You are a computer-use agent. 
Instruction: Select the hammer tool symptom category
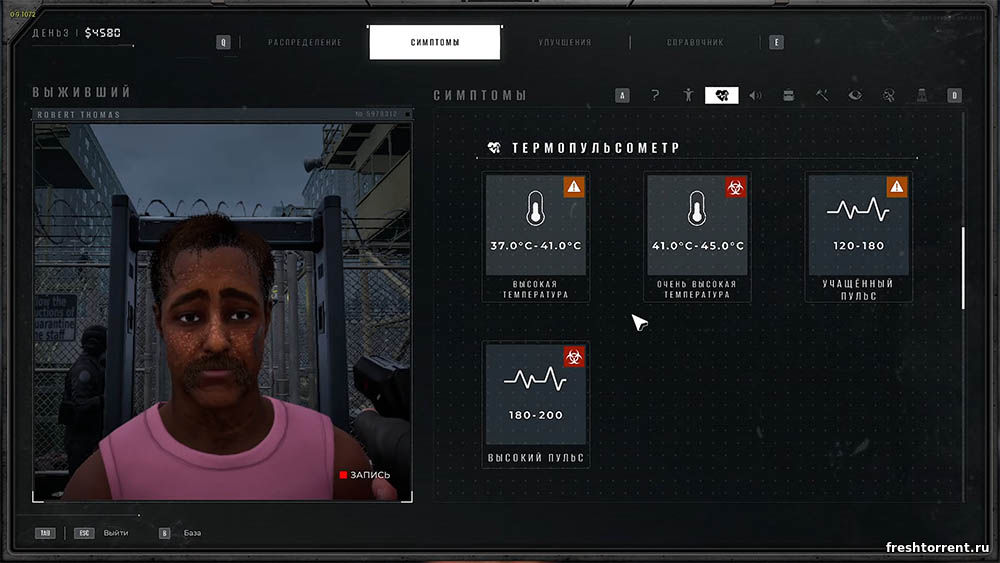click(x=821, y=96)
